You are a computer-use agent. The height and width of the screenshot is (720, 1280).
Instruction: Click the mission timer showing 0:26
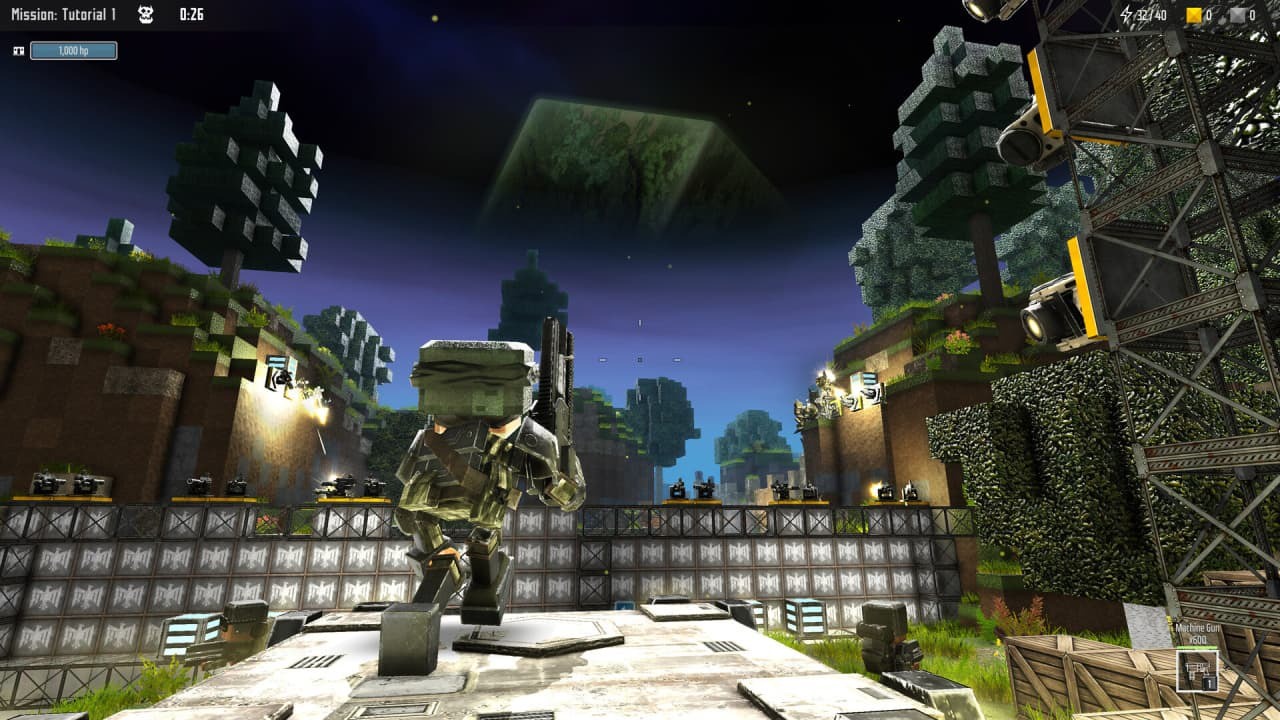pyautogui.click(x=191, y=15)
